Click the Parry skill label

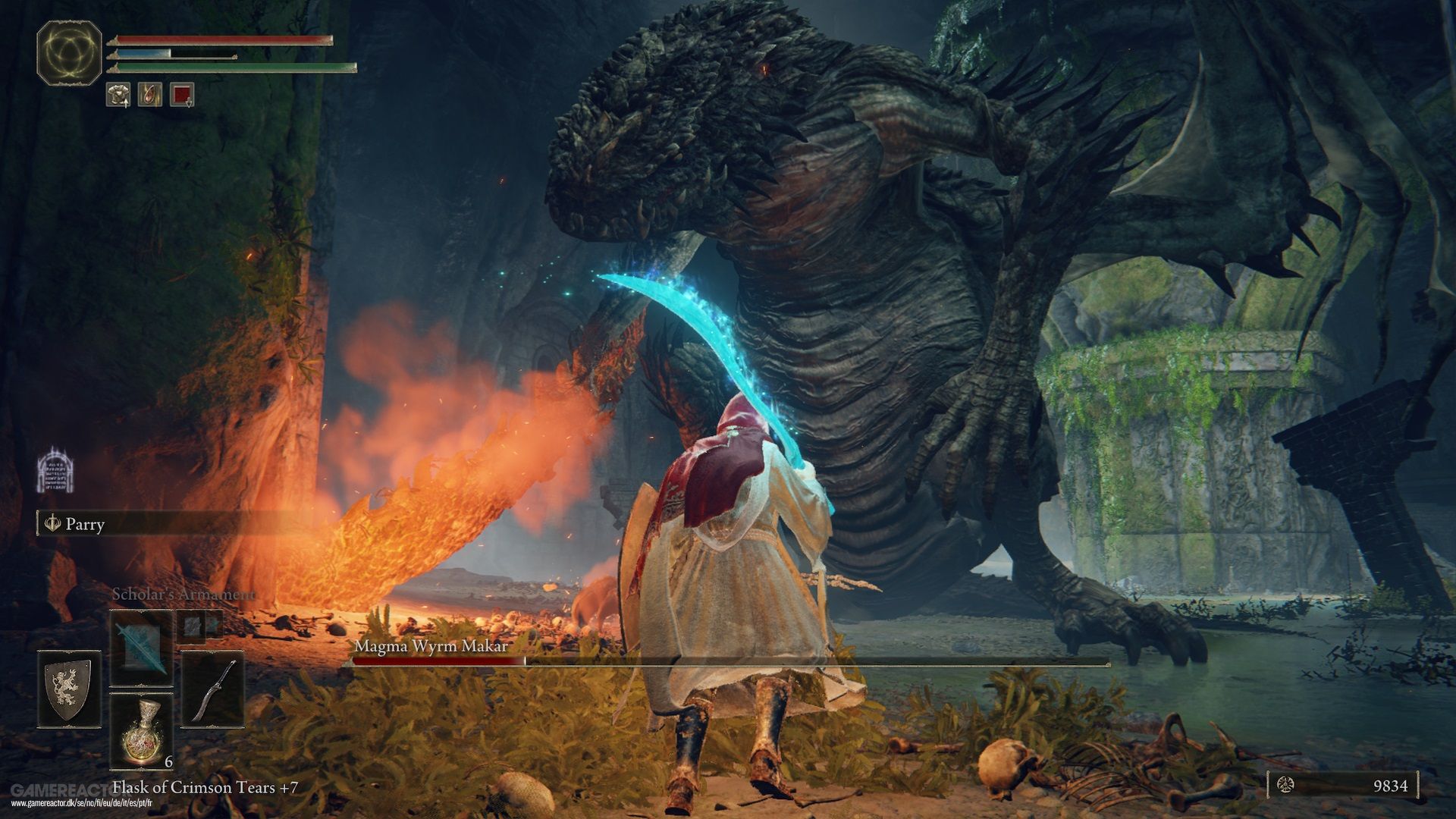(84, 524)
